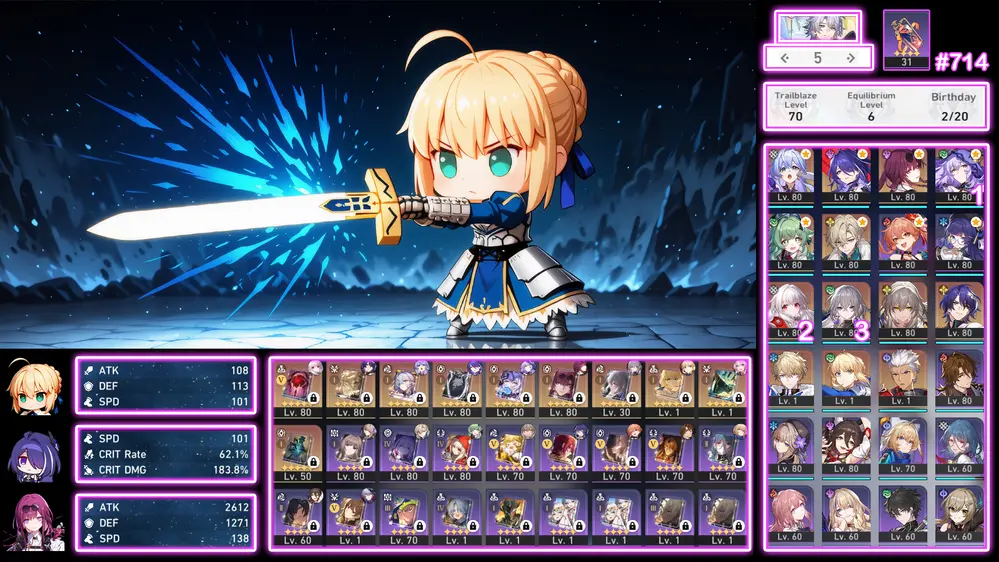Select the brown-haired character with purple flower
Image resolution: width=999 pixels, height=562 pixels.
pyautogui.click(x=792, y=444)
